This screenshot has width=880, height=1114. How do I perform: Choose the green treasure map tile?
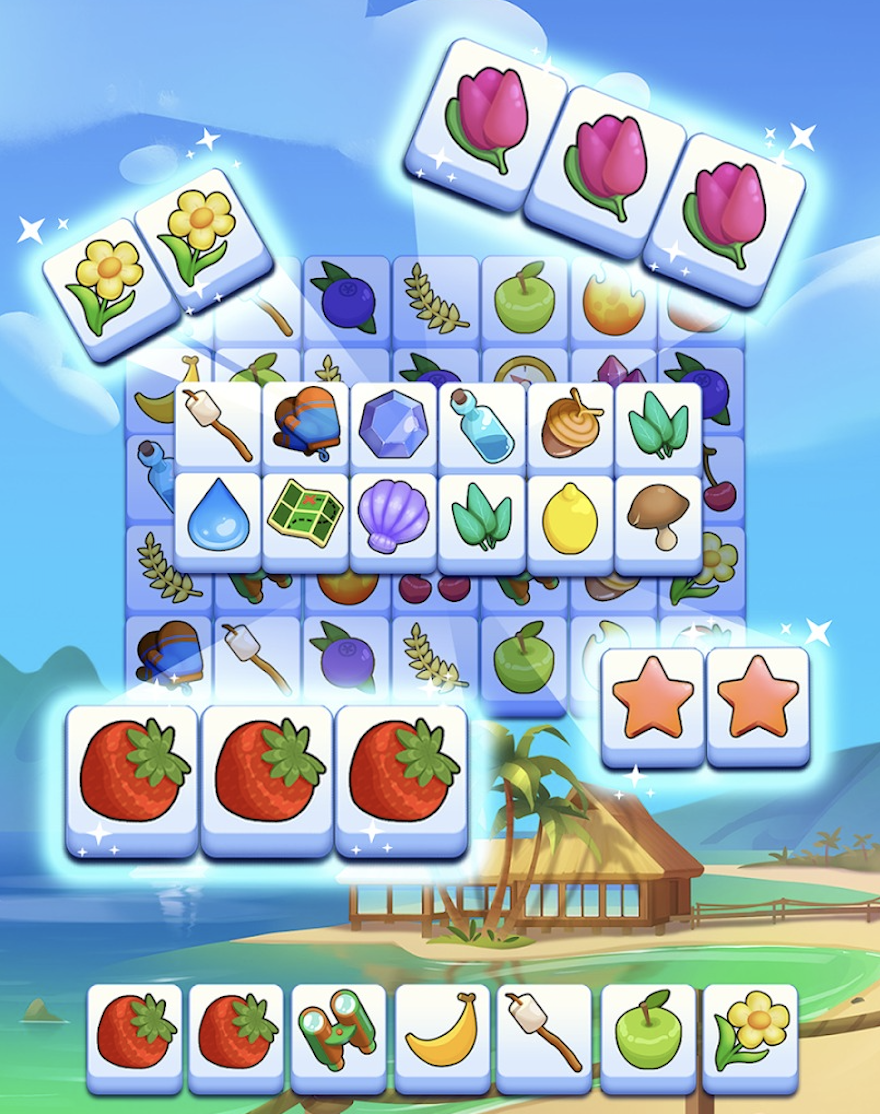pyautogui.click(x=305, y=517)
